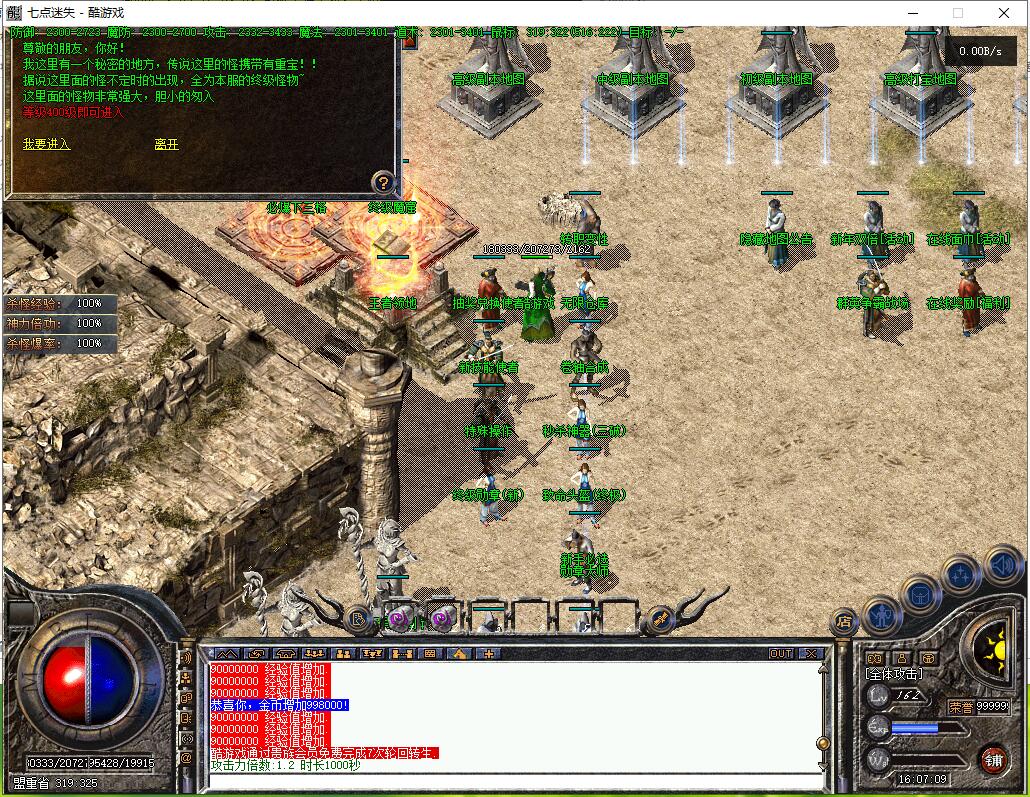Toggle the speaker sound button
This screenshot has width=1030, height=797.
pyautogui.click(x=1001, y=567)
